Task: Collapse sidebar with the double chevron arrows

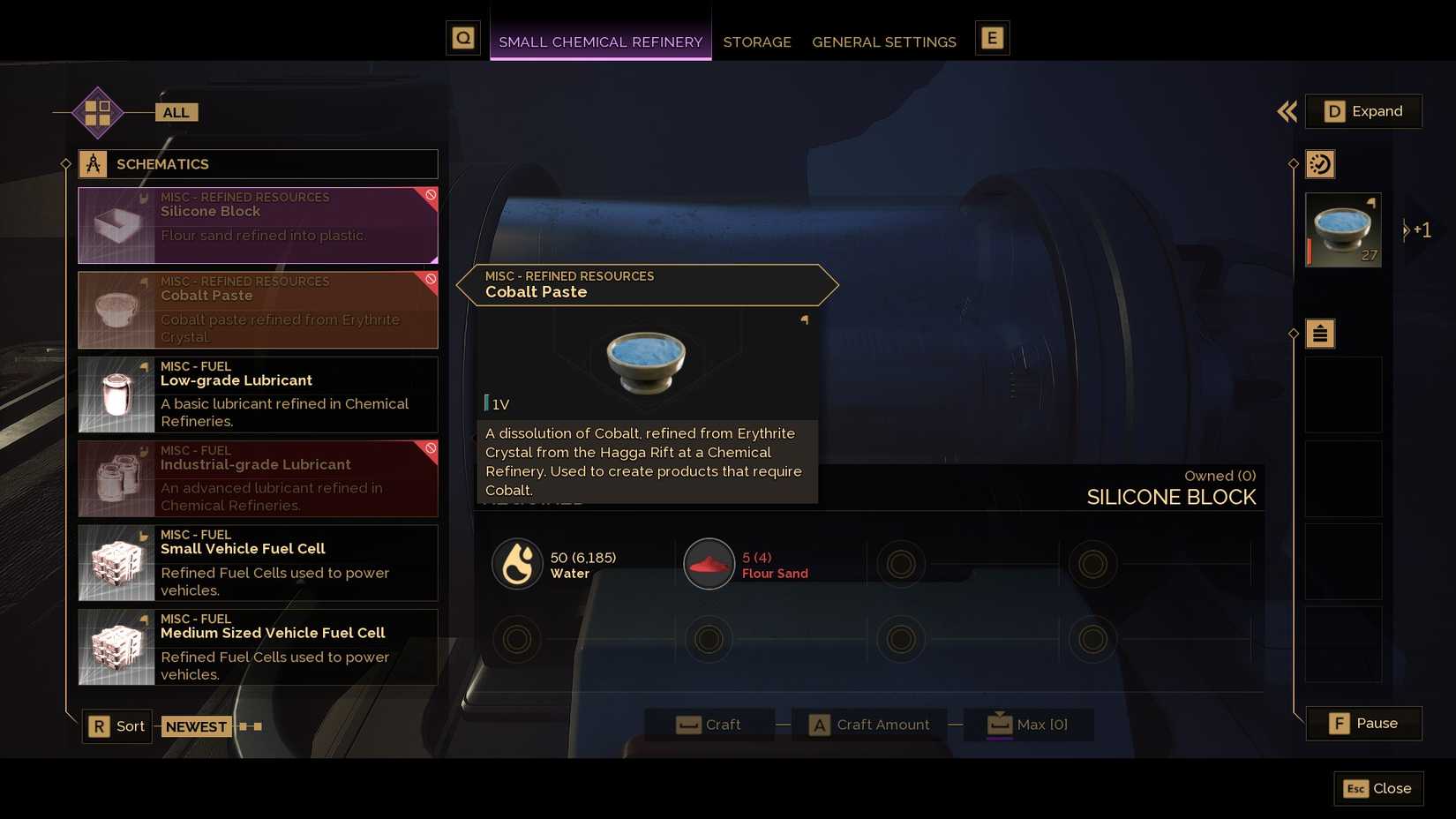Action: [x=1287, y=112]
